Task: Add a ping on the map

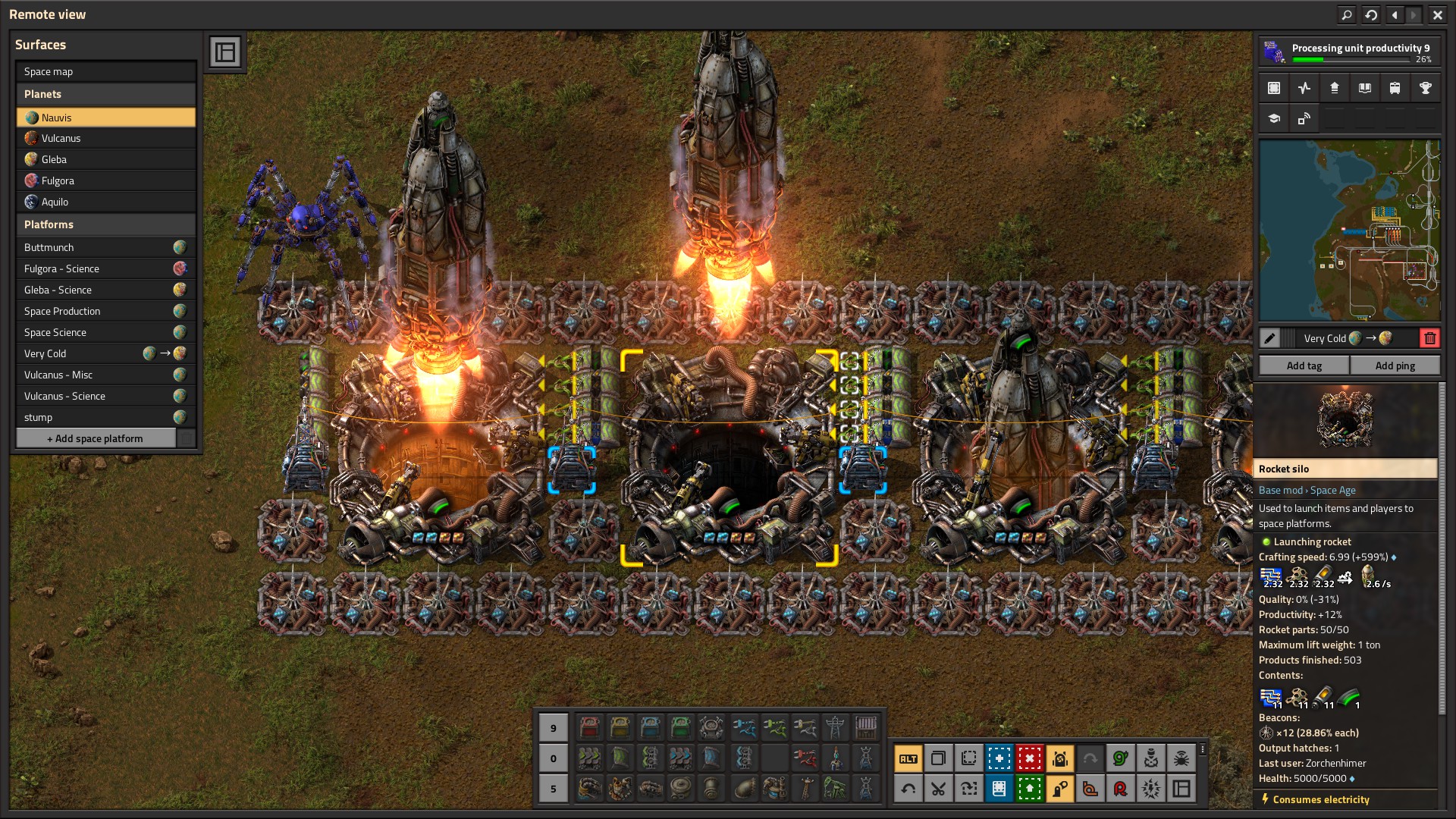Action: pyautogui.click(x=1395, y=366)
